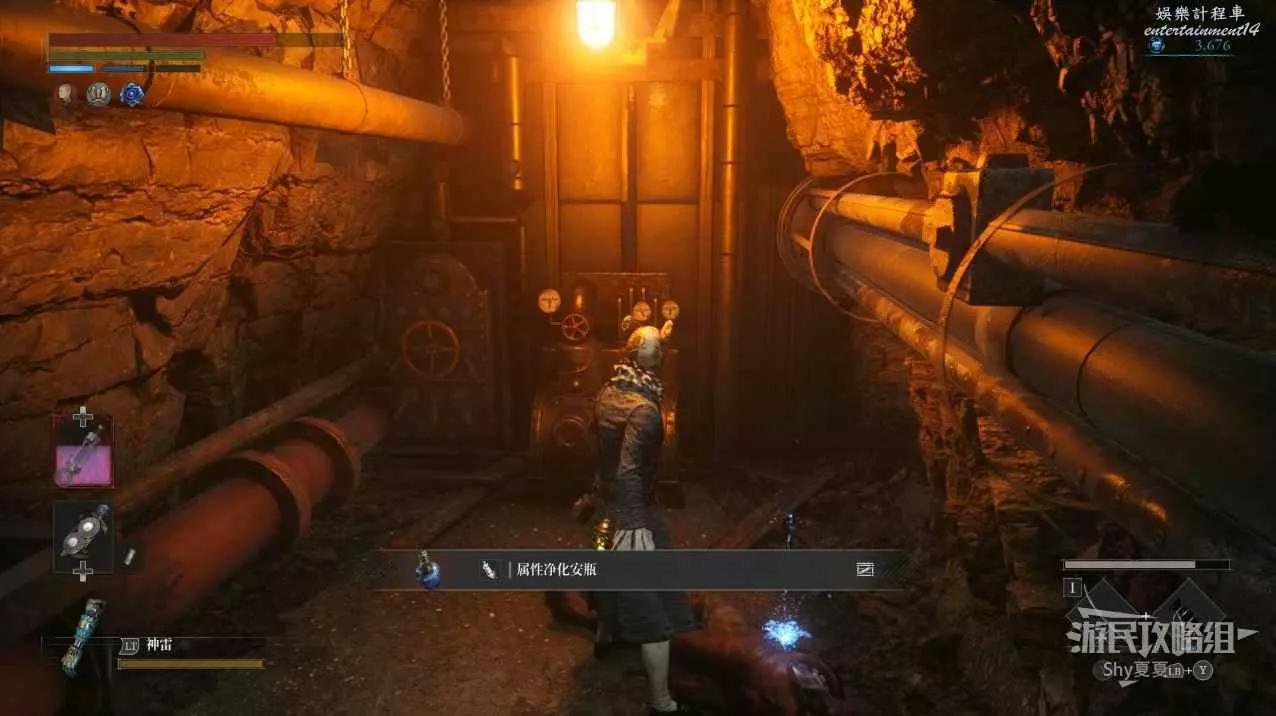Screen dimensions: 1276x716
Task: Select the lower belt item slot with twin-lens gadget
Action: (x=83, y=533)
